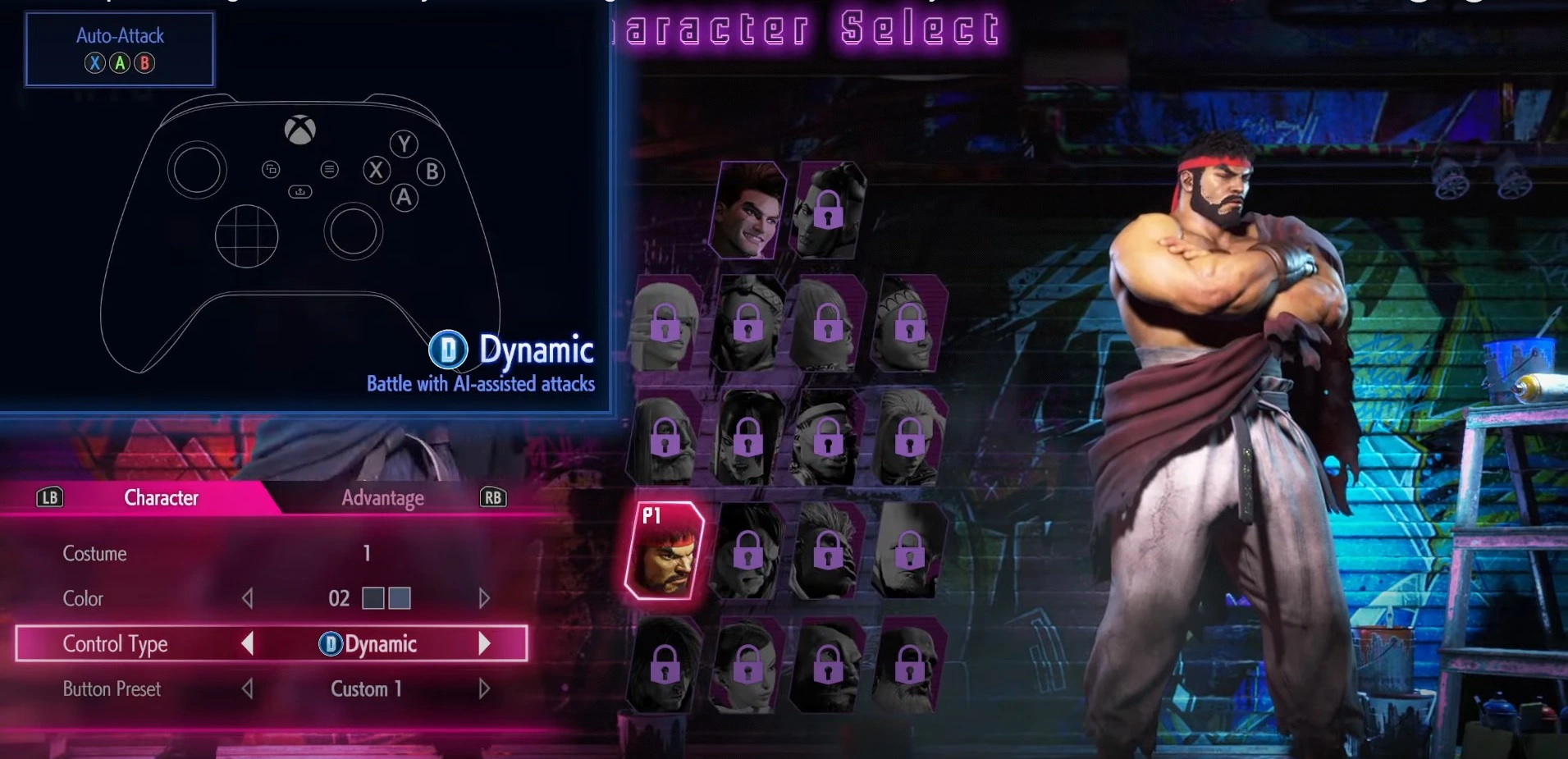1568x759 pixels.
Task: Select the Custom 1 button preset
Action: pos(365,689)
